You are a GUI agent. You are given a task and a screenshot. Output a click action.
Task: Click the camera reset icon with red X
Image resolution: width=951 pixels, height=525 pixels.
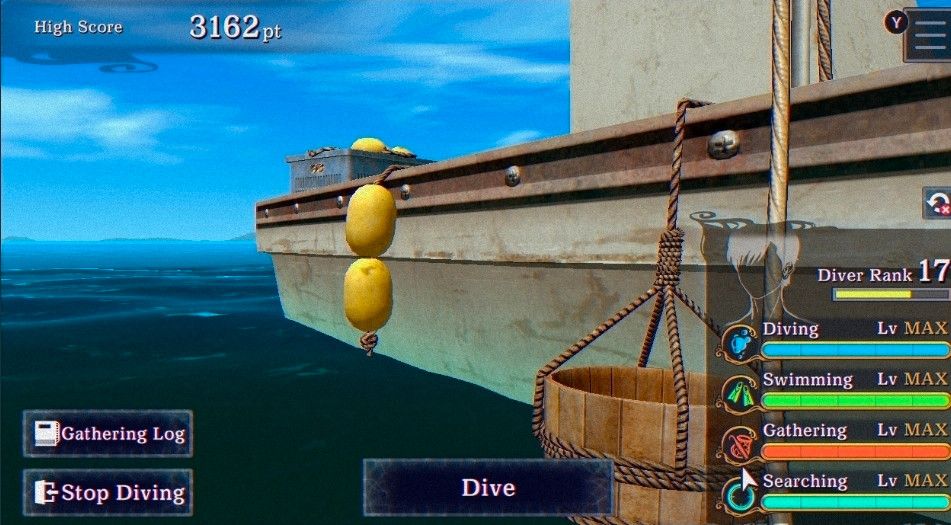click(x=937, y=203)
